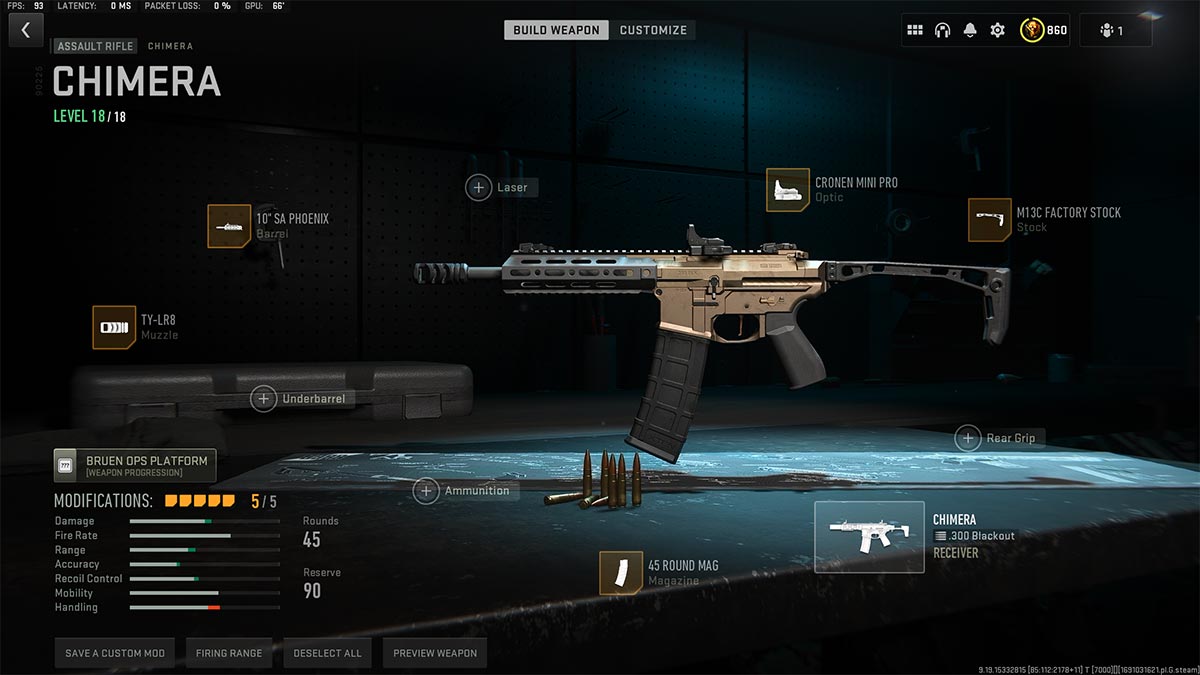Open the Cronen Mini Pro optic slot
The height and width of the screenshot is (675, 1200).
coord(788,190)
